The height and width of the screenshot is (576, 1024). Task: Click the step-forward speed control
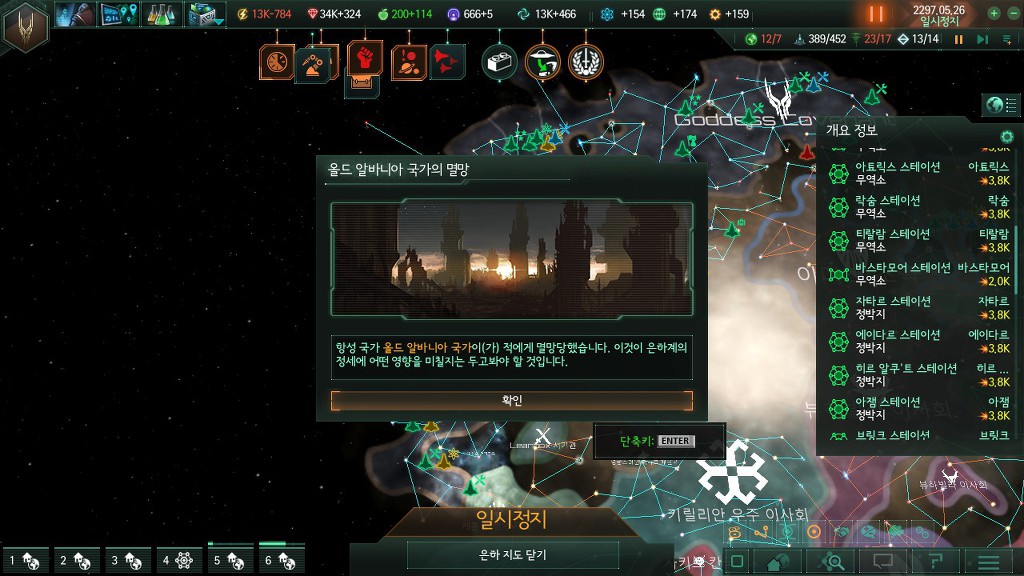982,39
